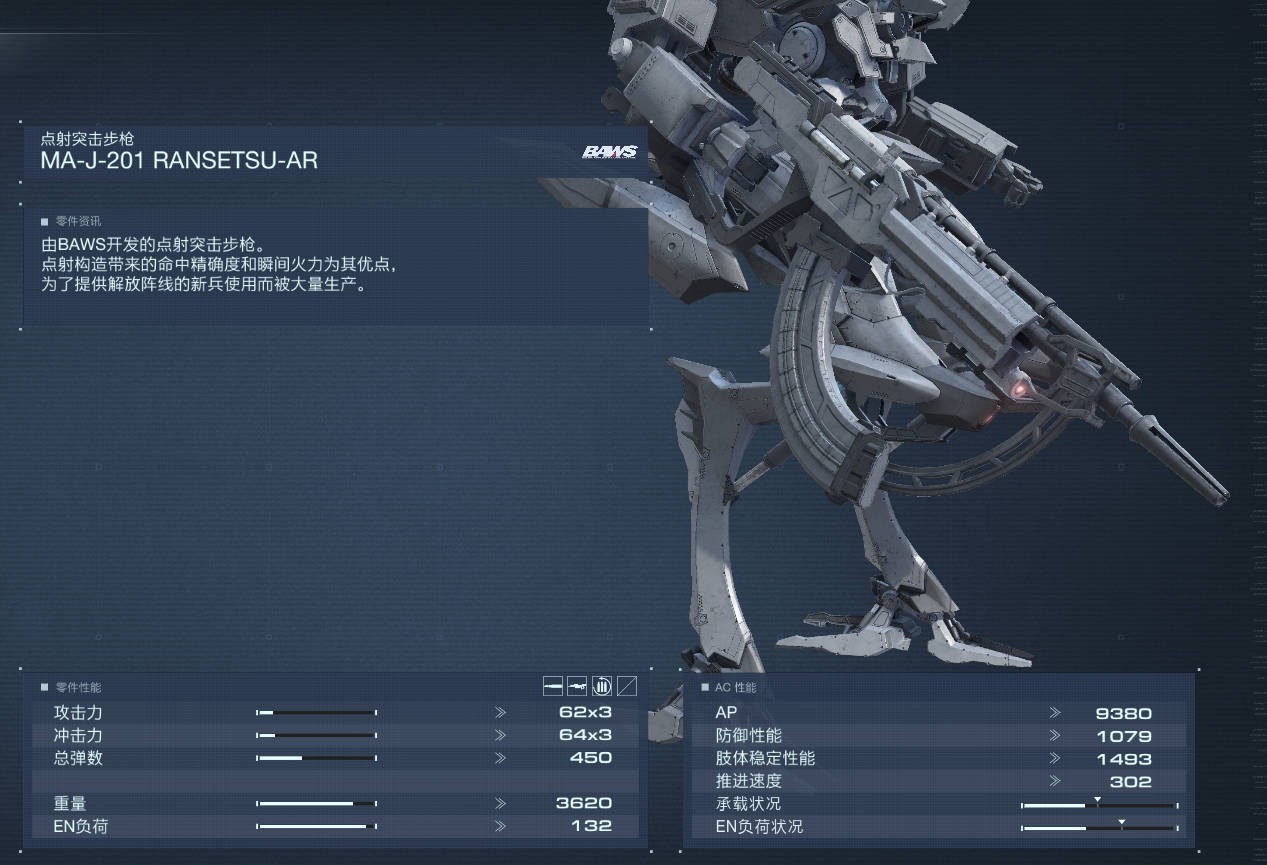Click the bullet attack-type icon
1267x865 pixels.
pos(553,686)
